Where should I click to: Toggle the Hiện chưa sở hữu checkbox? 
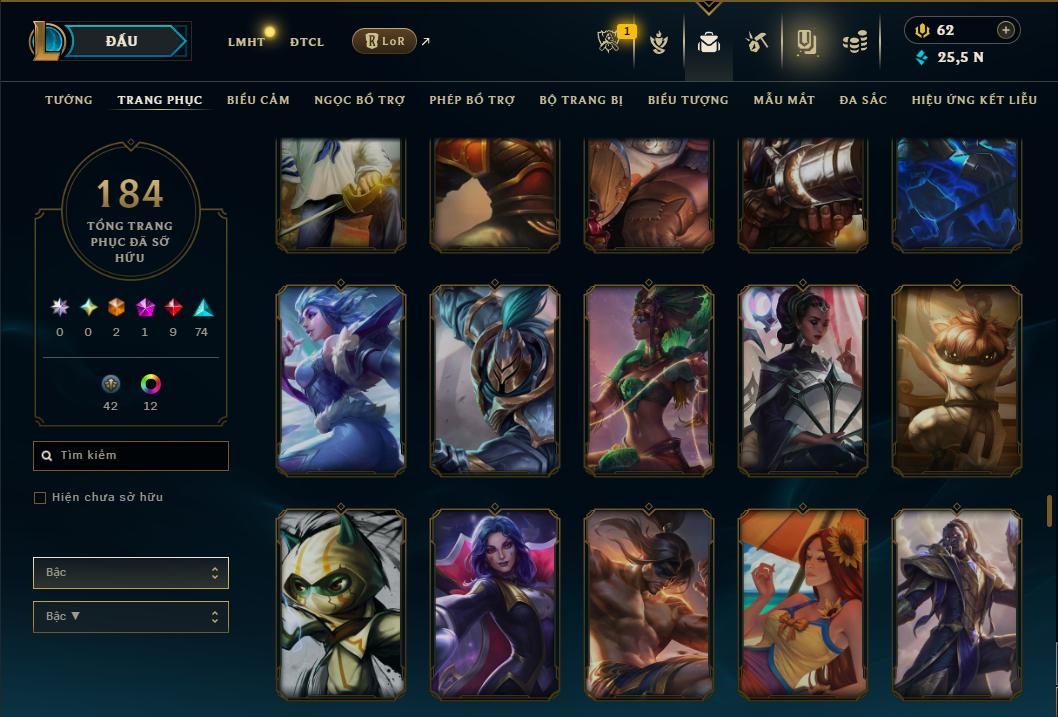tap(40, 498)
